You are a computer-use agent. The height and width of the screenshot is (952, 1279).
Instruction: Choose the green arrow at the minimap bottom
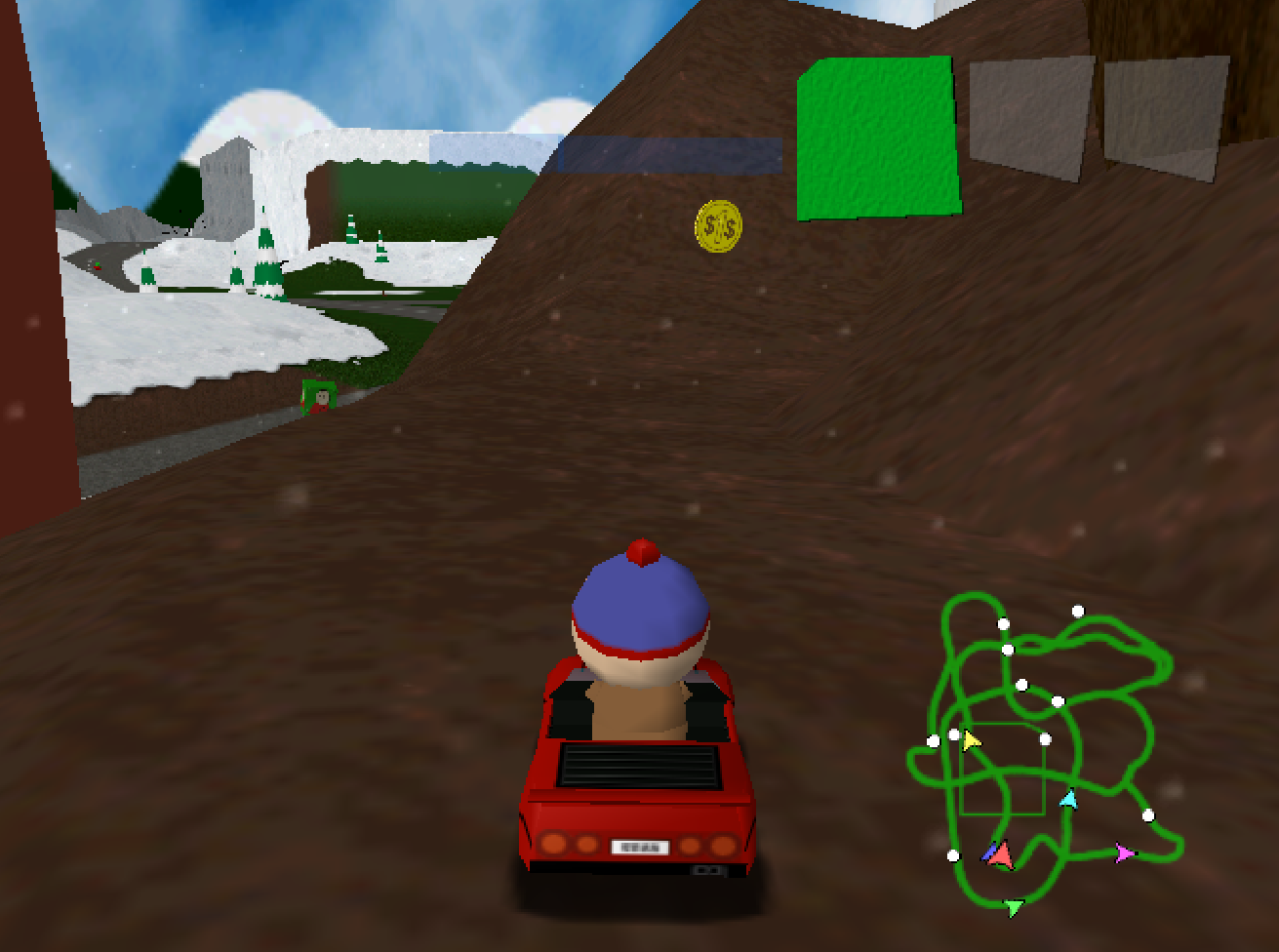click(x=1014, y=905)
